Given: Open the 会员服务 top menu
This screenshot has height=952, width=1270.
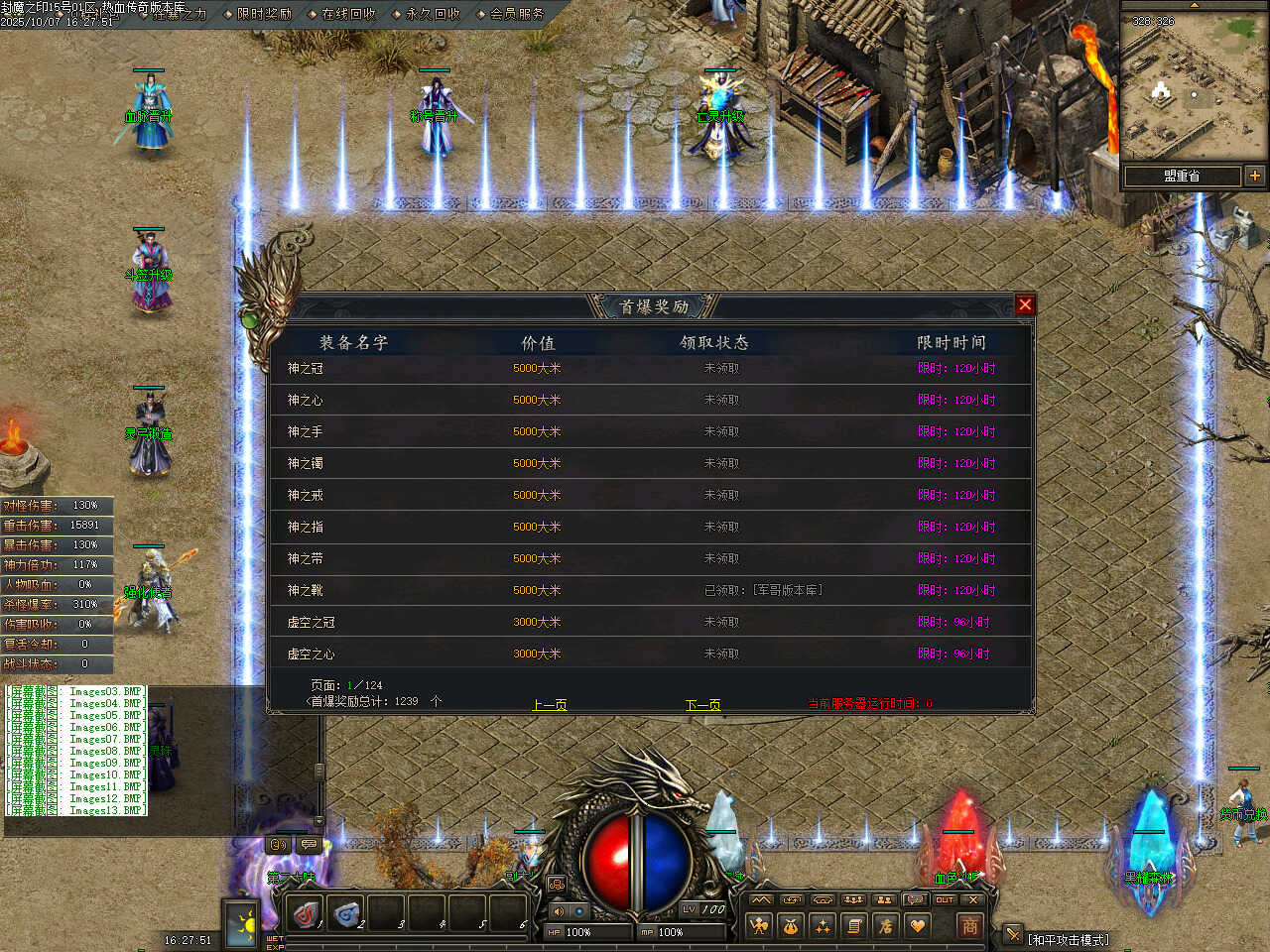Looking at the screenshot, I should (x=517, y=14).
